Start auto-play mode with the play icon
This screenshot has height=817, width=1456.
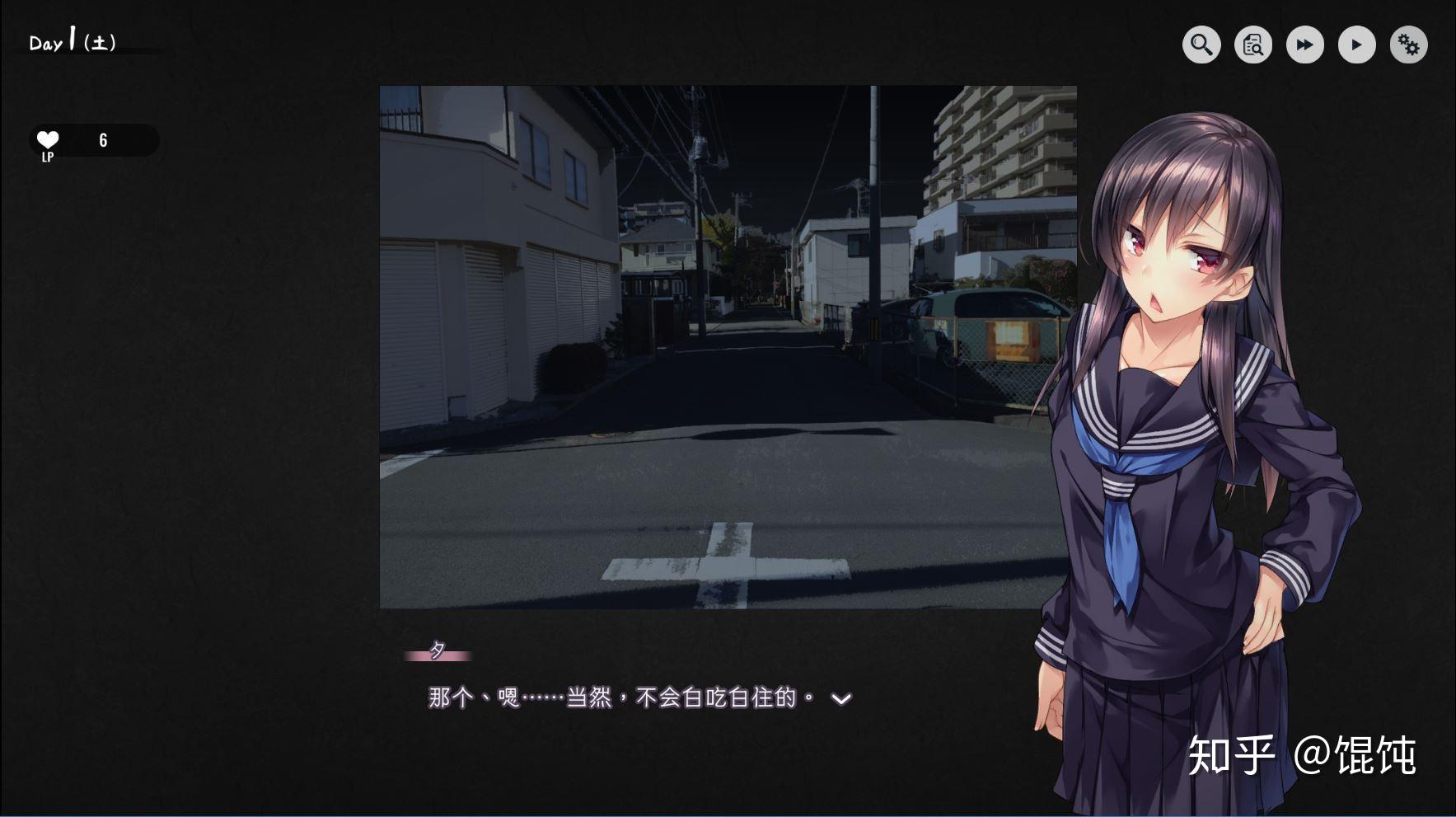pos(1356,45)
